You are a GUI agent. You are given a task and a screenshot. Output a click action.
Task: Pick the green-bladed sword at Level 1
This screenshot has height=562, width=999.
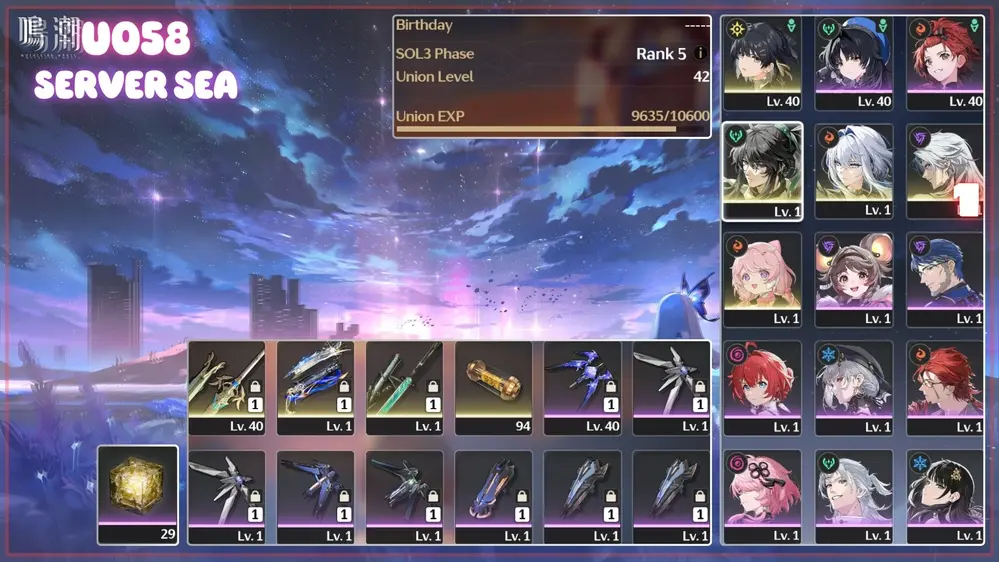coord(404,385)
